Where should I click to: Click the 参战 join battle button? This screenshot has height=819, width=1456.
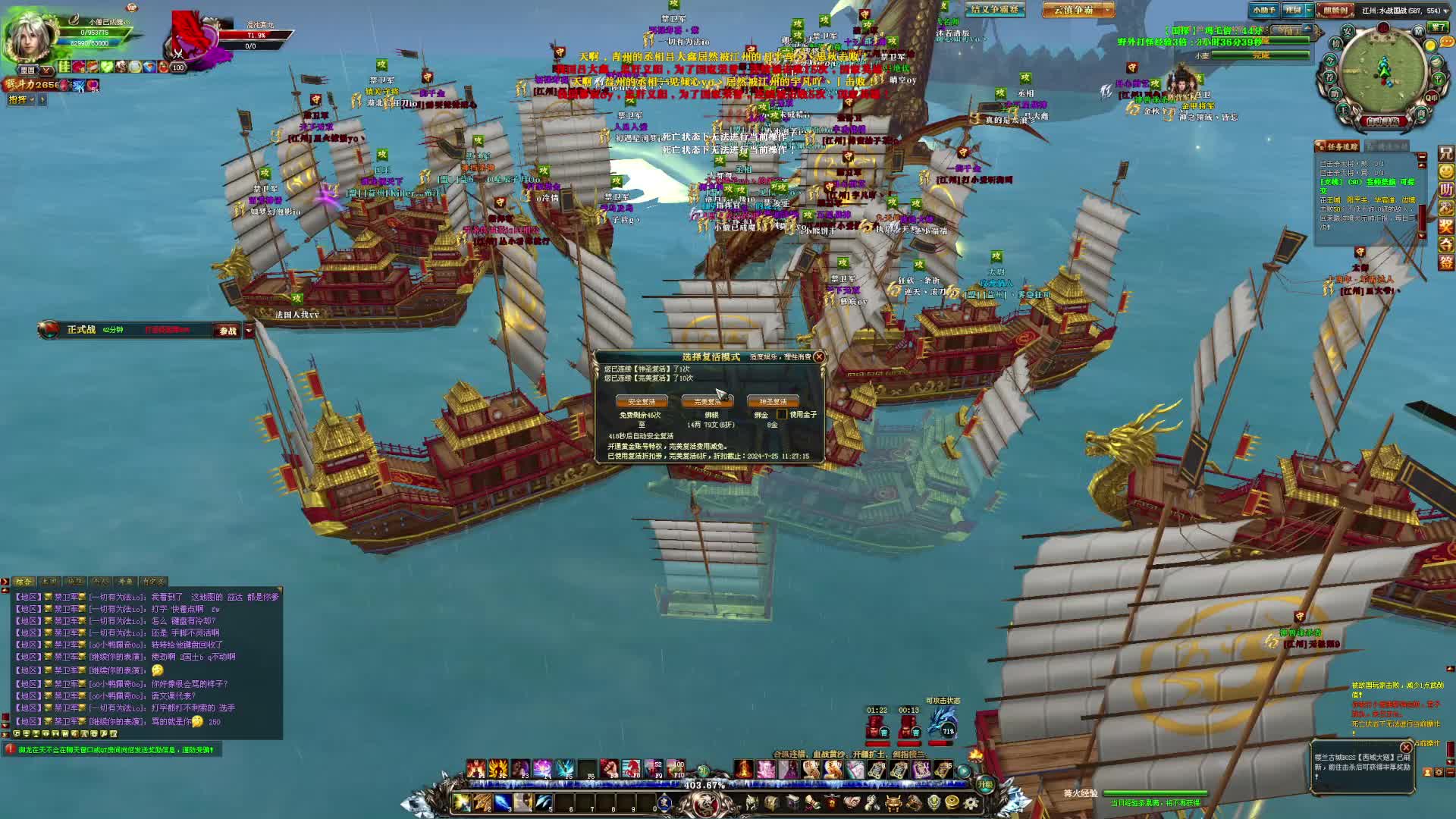coord(227,331)
